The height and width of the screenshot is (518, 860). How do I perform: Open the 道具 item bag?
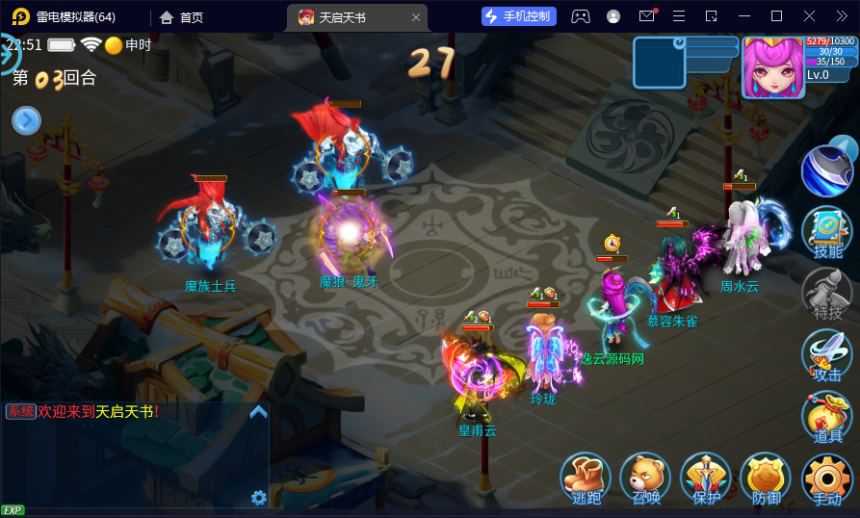point(827,416)
